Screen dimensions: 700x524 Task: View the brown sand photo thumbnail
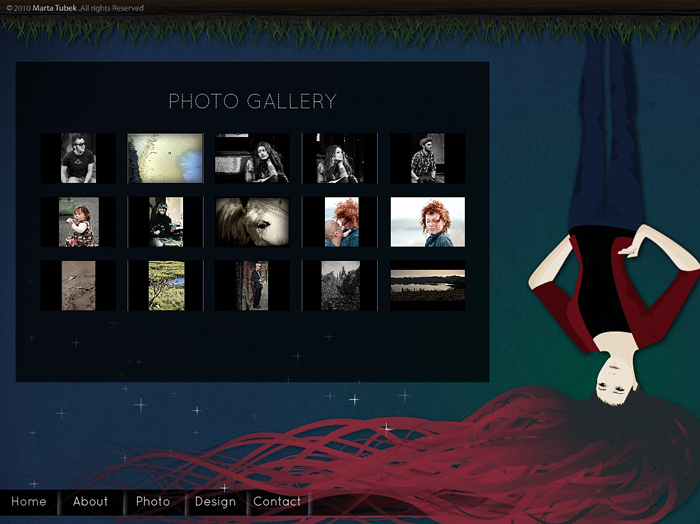pos(78,286)
